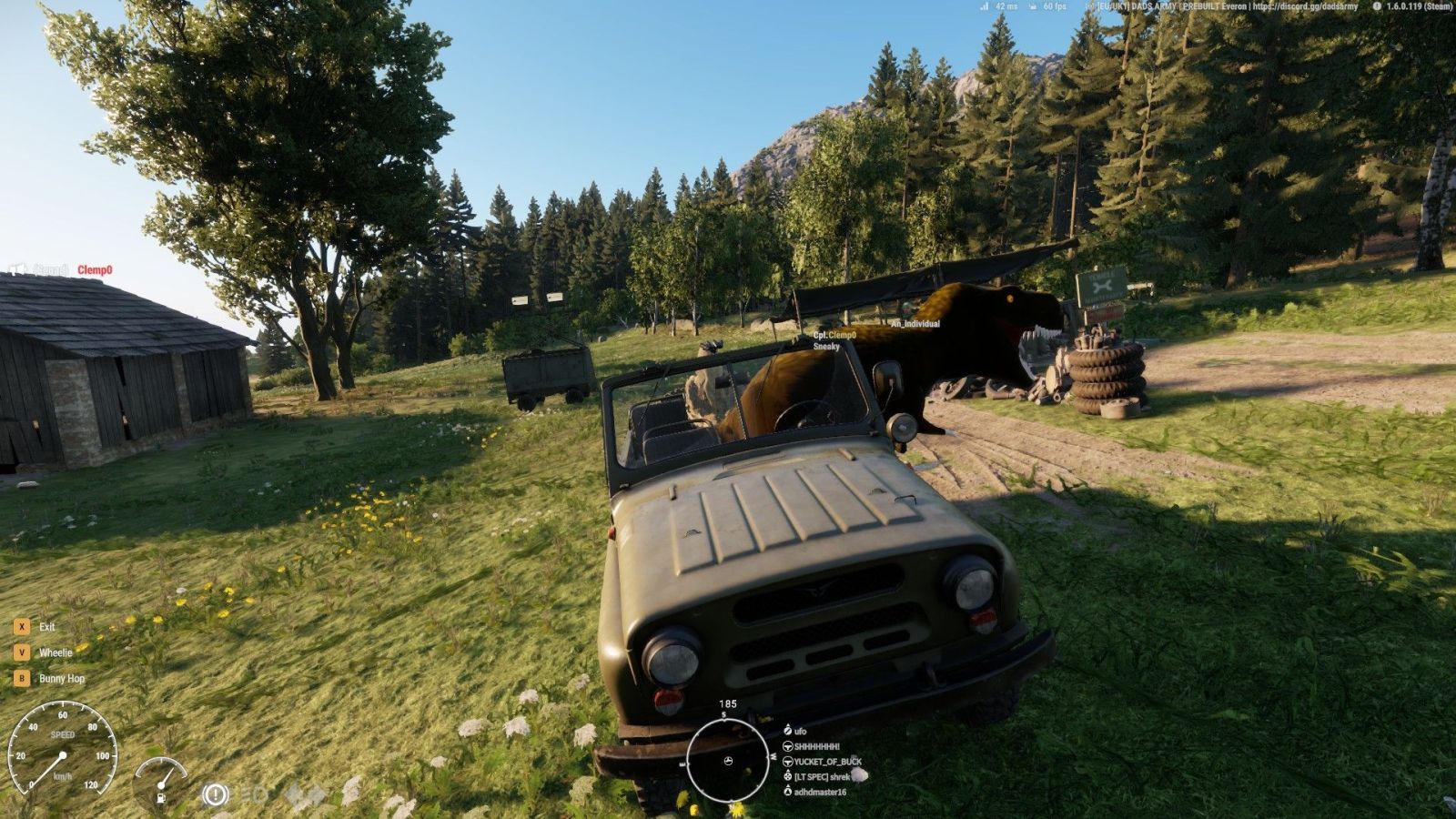This screenshot has height=819, width=1456.
Task: Pick adhdmaster16 in the squad list
Action: (x=820, y=792)
